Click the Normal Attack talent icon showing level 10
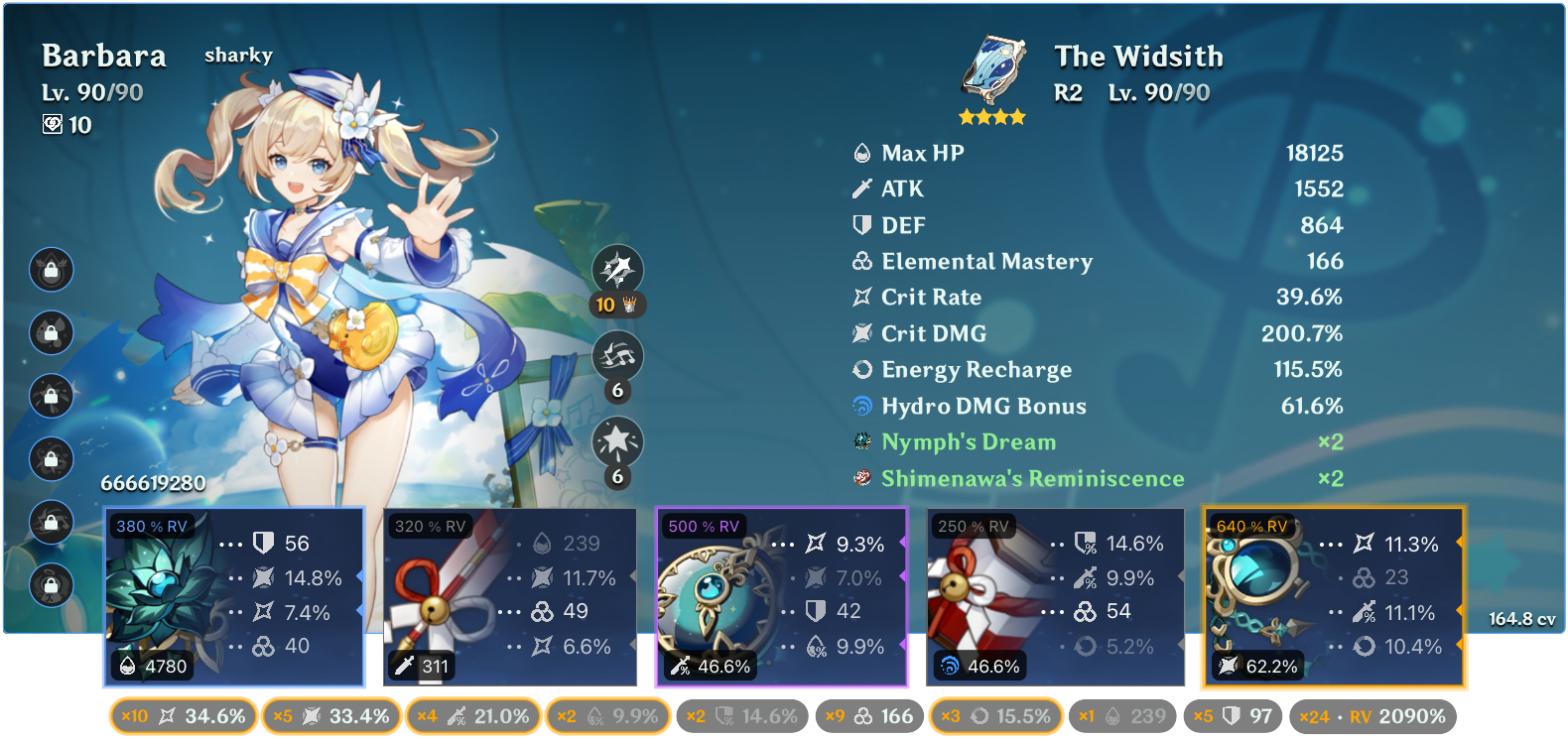1568x741 pixels. pos(619,269)
